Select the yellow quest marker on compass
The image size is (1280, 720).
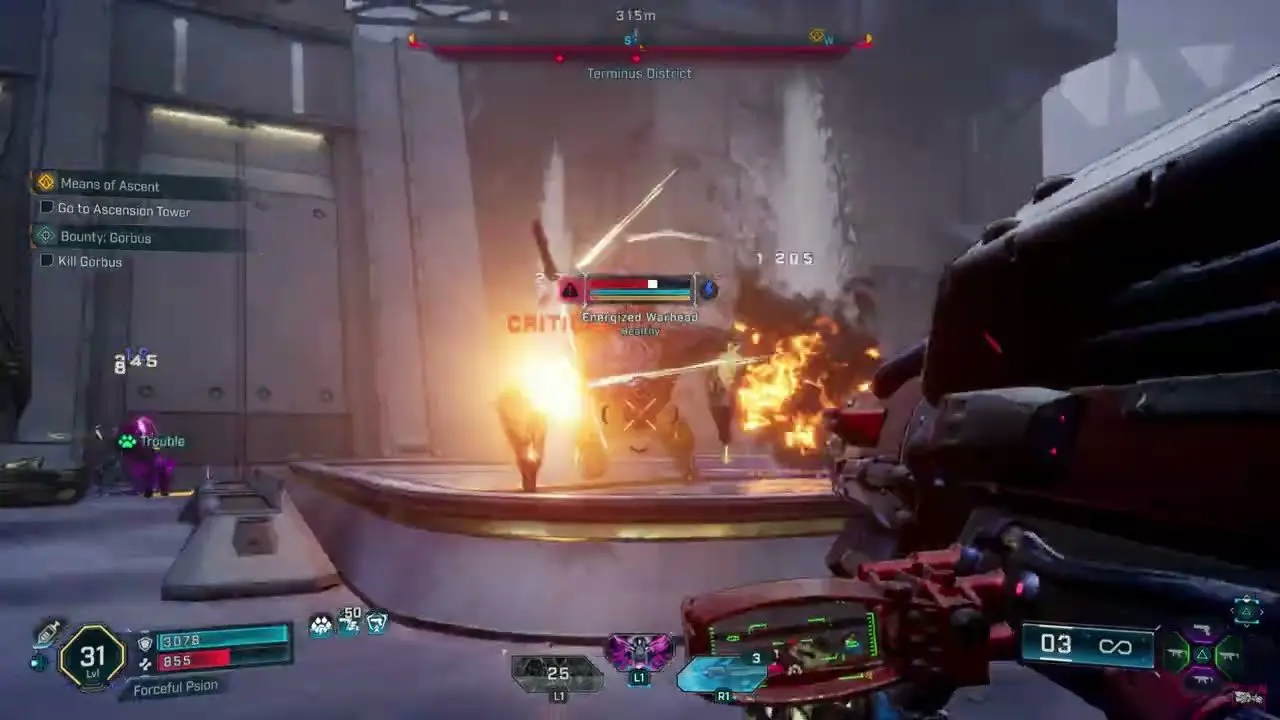tap(820, 38)
